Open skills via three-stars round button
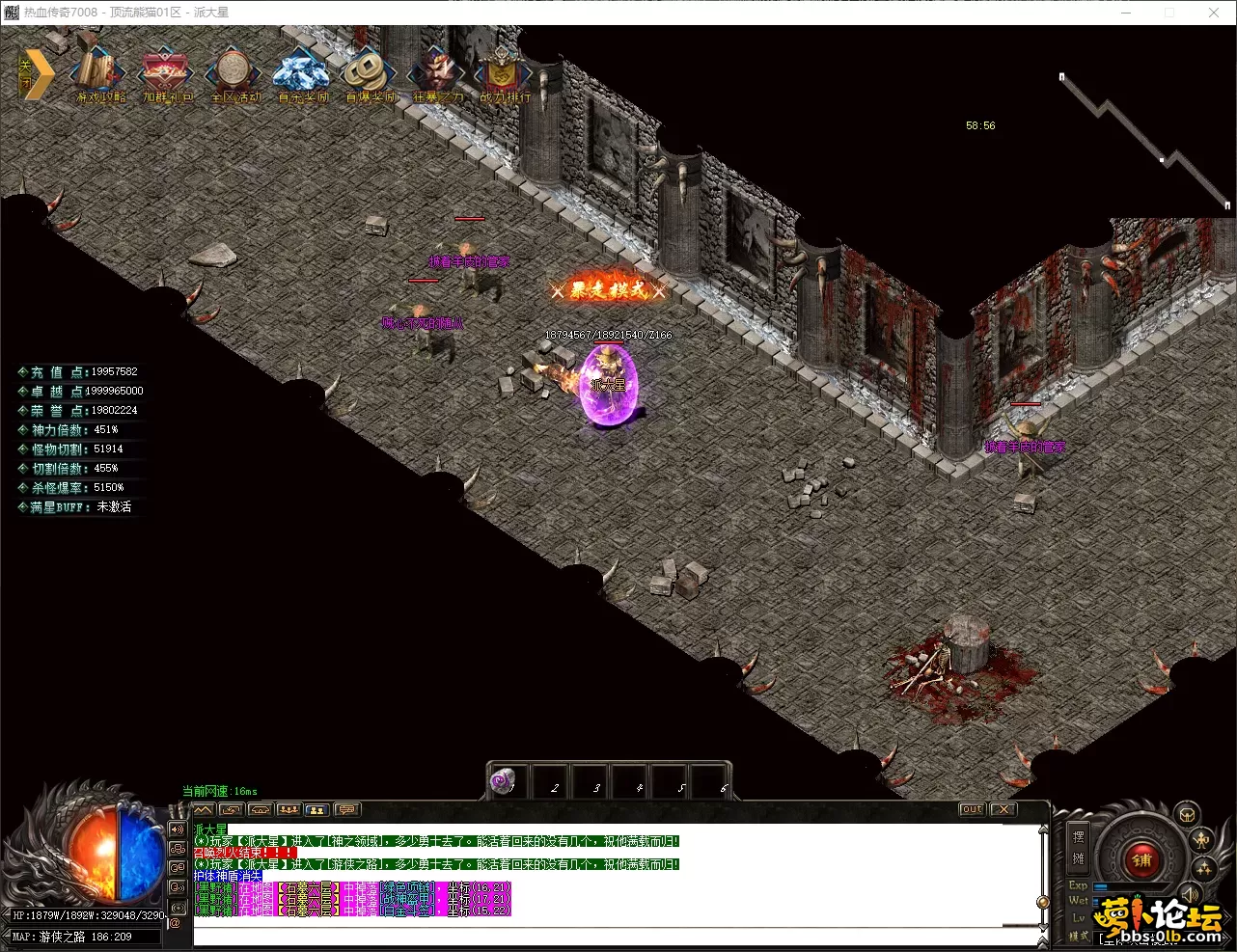 [x=1204, y=869]
